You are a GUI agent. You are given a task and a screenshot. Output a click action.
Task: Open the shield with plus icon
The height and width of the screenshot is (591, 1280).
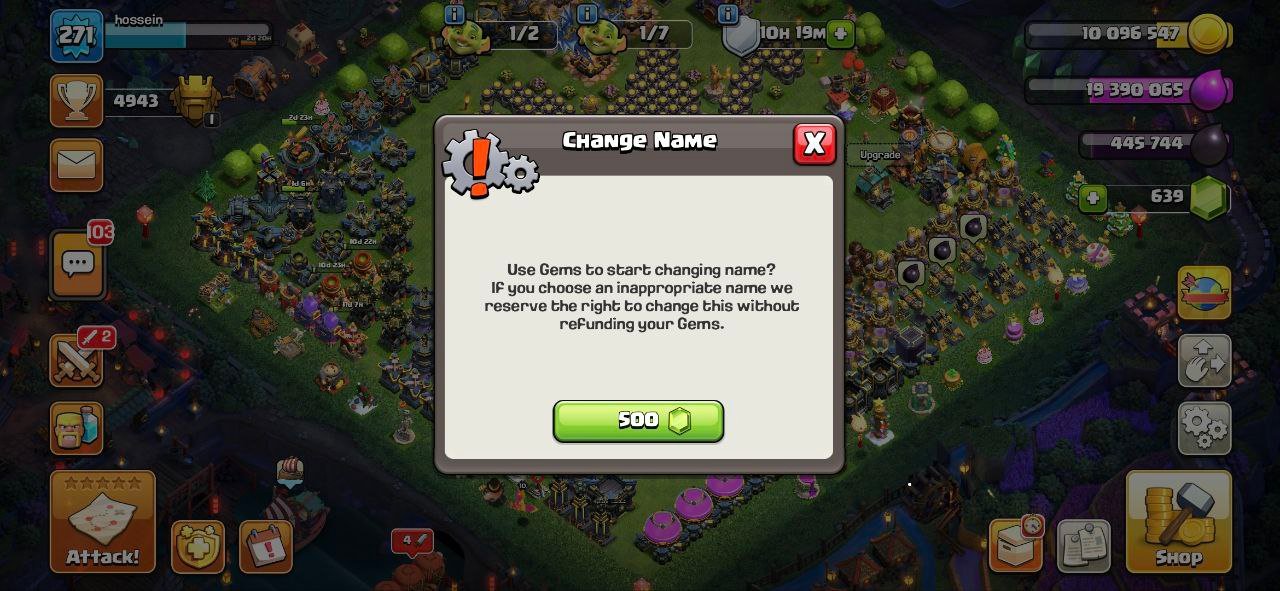coord(197,546)
